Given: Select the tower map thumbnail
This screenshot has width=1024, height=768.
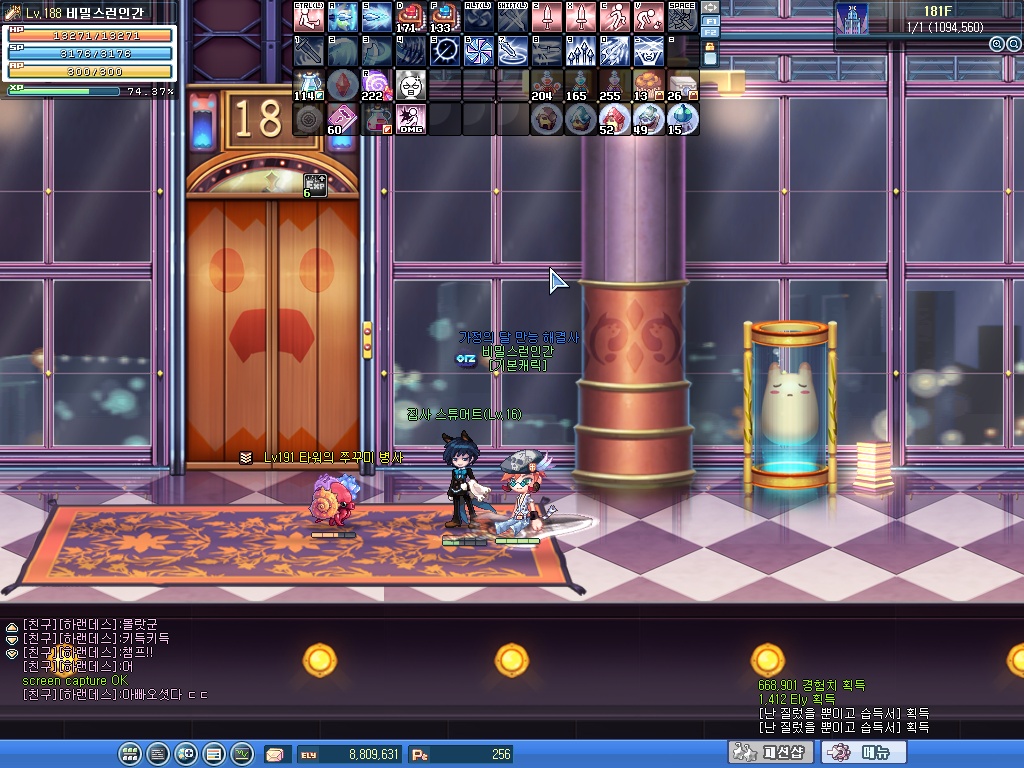Looking at the screenshot, I should click(852, 17).
